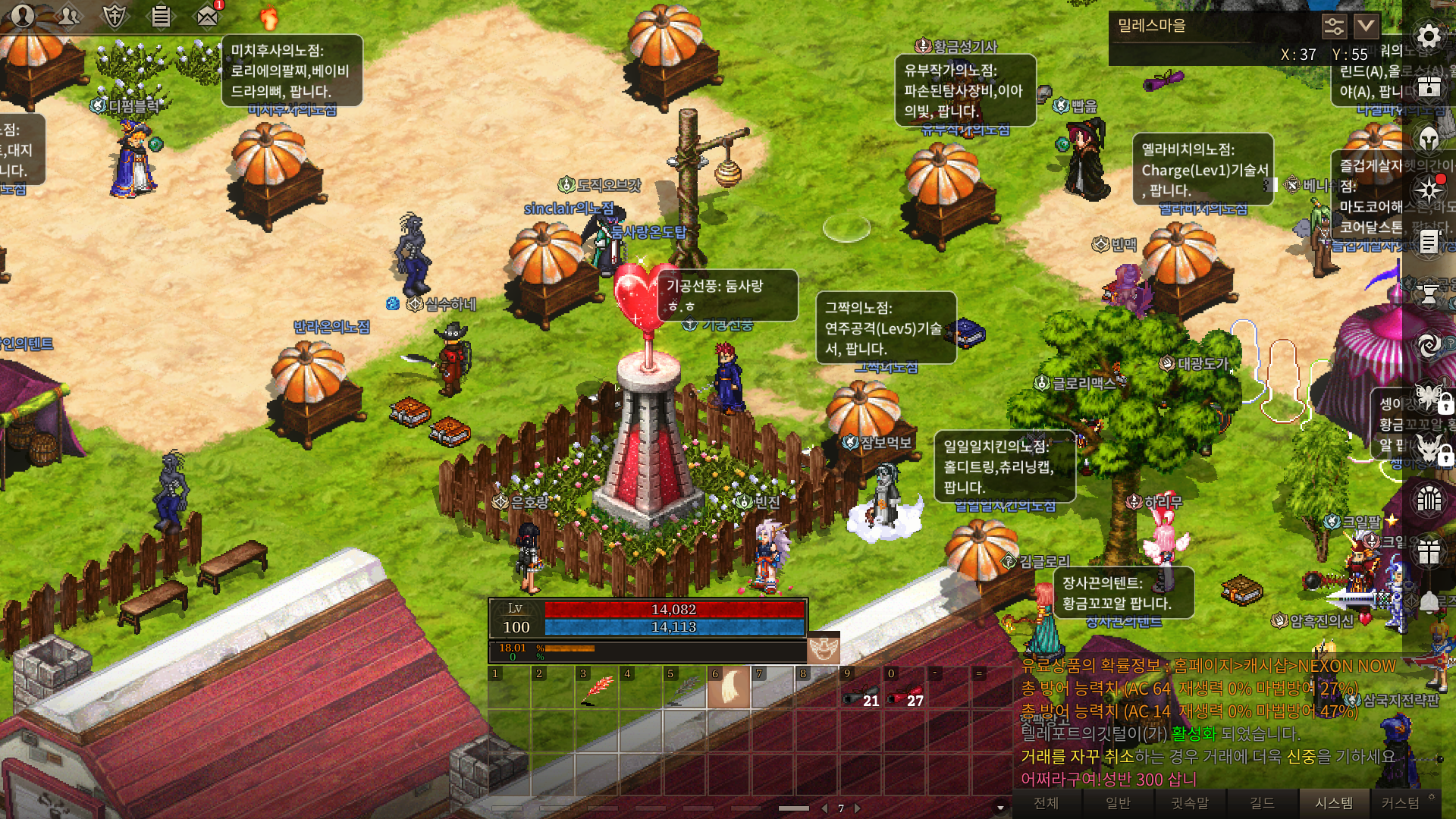Open the character profile icon

point(23,15)
